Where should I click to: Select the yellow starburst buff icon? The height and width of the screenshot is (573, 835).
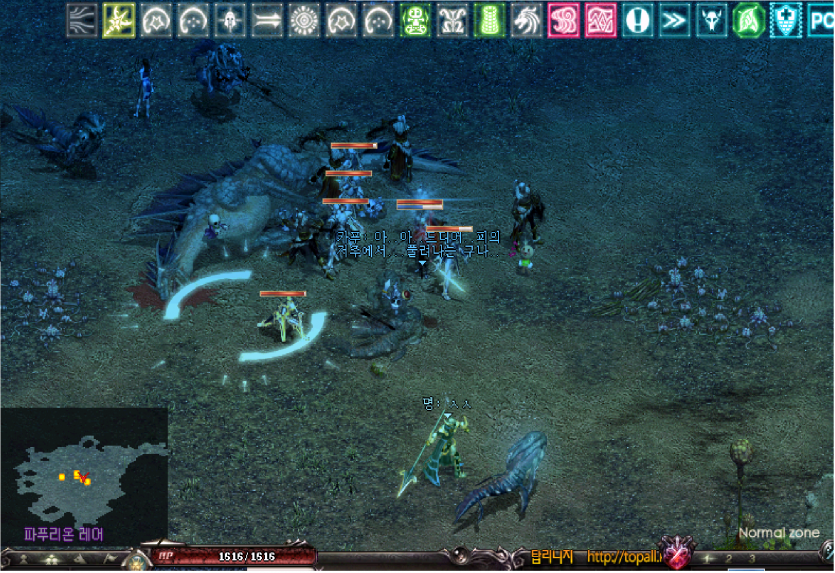coord(119,20)
